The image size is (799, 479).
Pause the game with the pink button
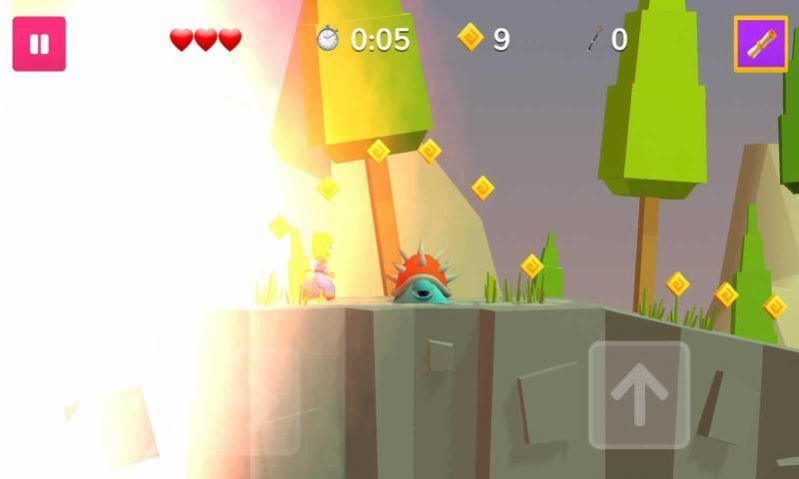click(39, 44)
